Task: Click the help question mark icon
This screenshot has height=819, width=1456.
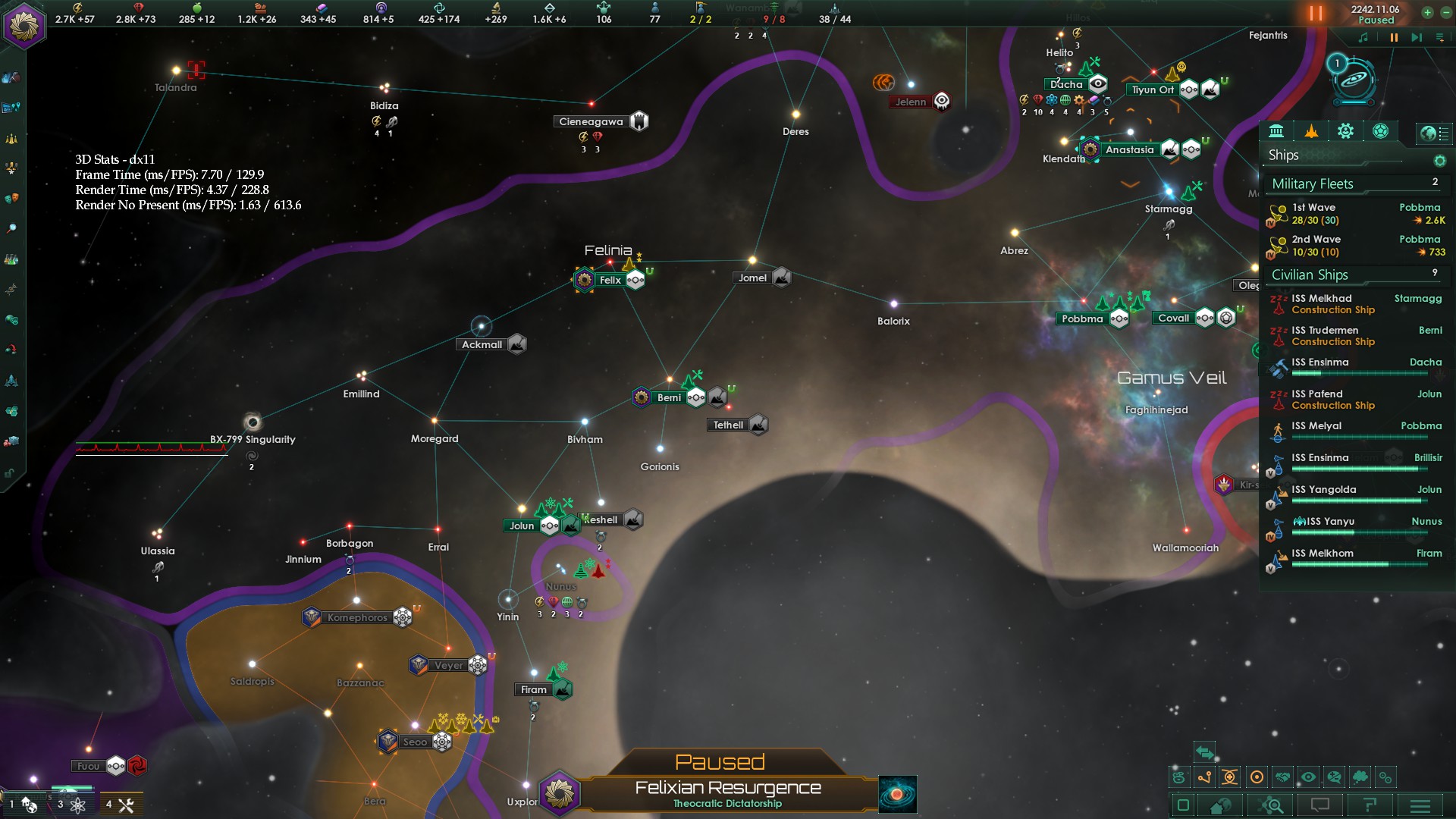Action: point(1371,805)
